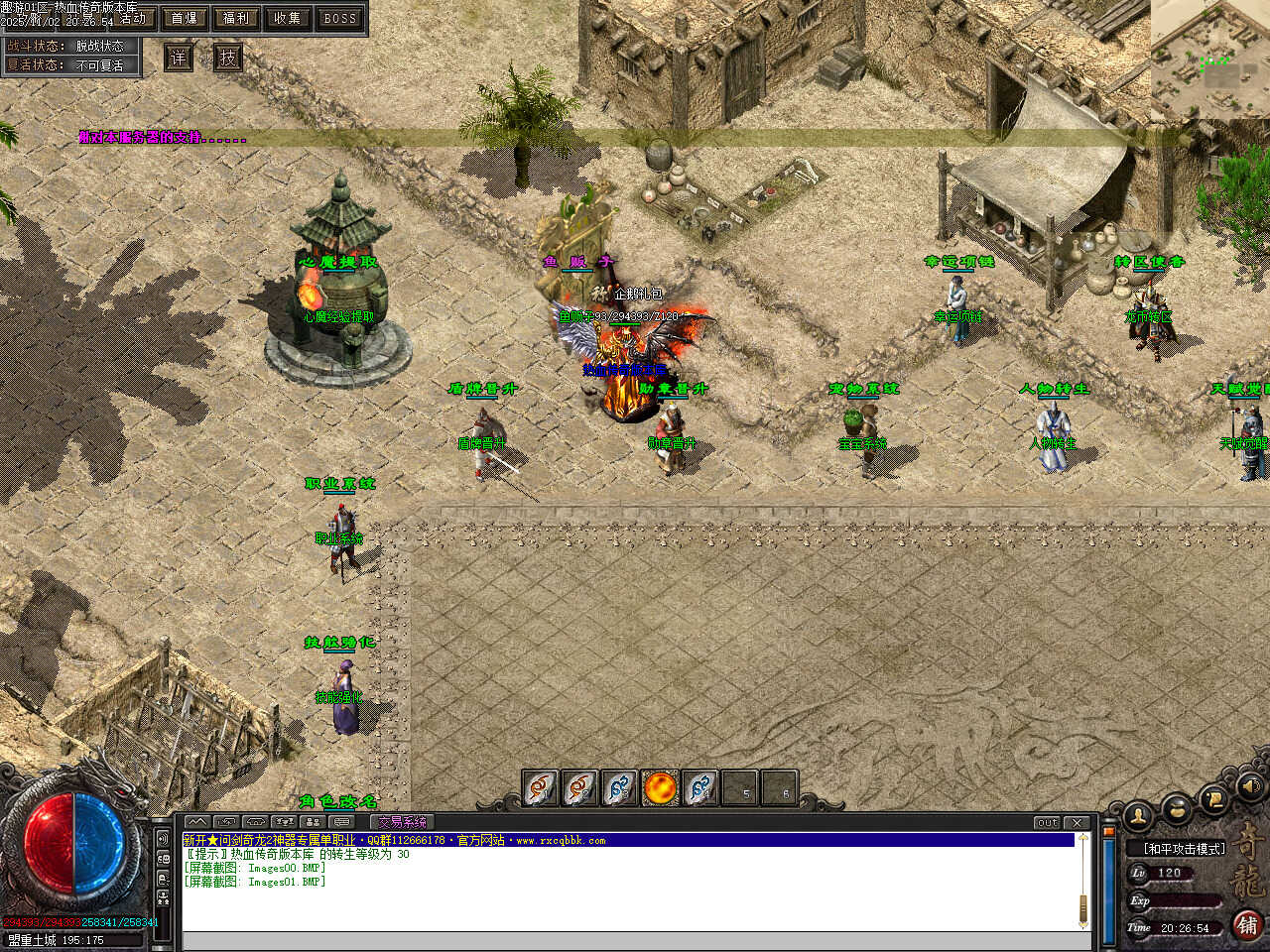Change the 和平攻击模式 attack mode

(1184, 849)
